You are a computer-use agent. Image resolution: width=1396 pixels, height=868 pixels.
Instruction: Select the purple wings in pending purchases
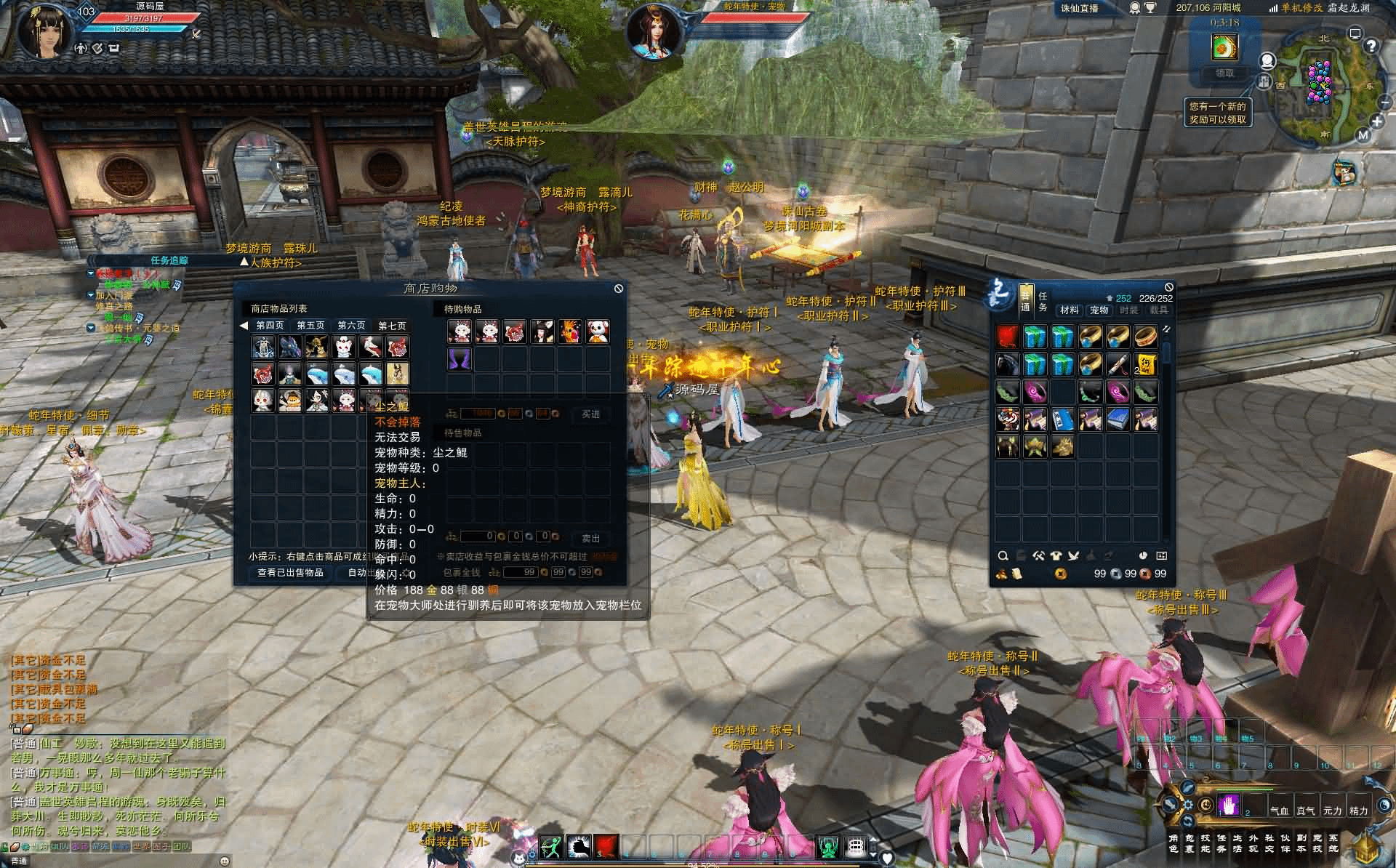coord(460,359)
